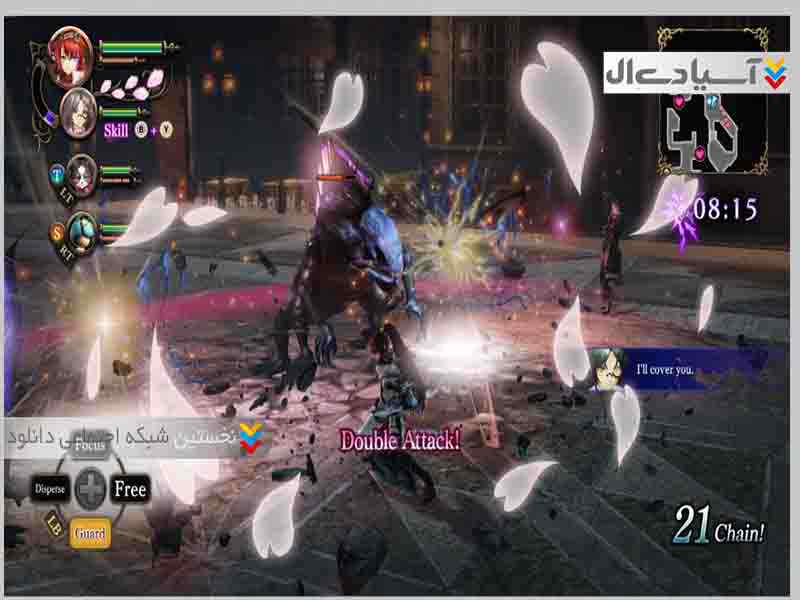
Task: Choose the Free tactic command
Action: click(130, 489)
